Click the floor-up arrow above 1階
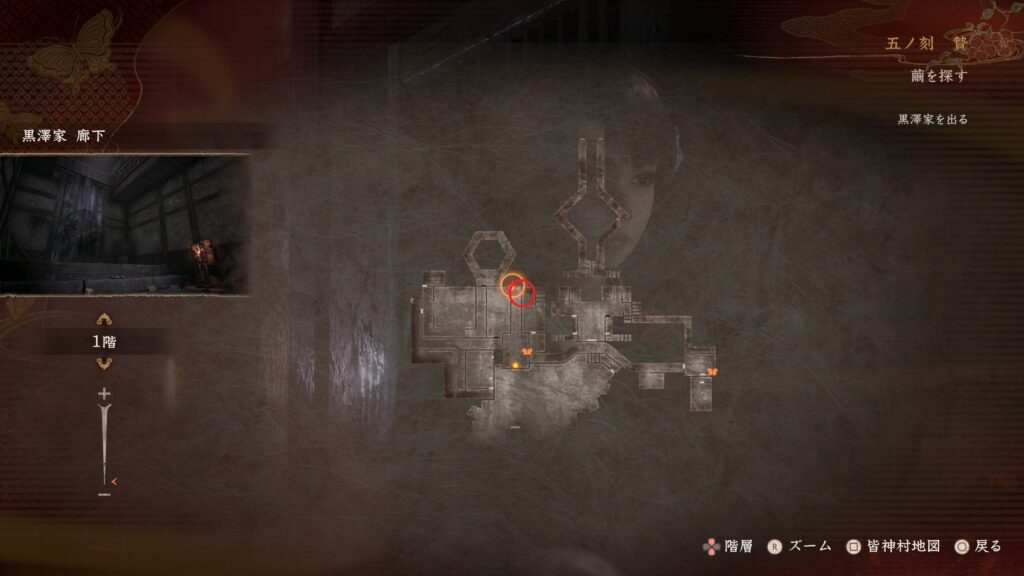The width and height of the screenshot is (1024, 576). tap(104, 321)
